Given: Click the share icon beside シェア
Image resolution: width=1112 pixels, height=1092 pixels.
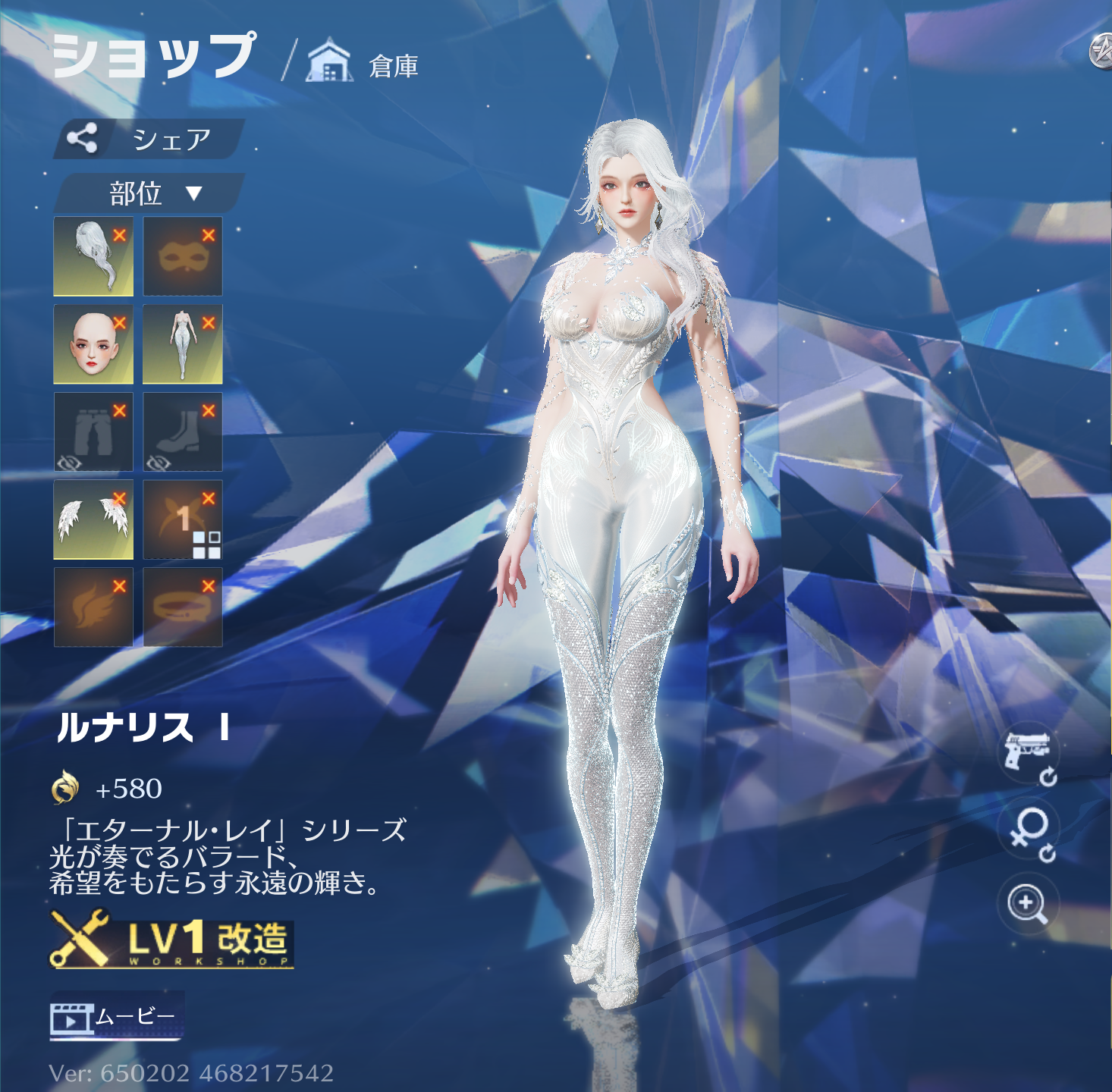Looking at the screenshot, I should point(83,138).
